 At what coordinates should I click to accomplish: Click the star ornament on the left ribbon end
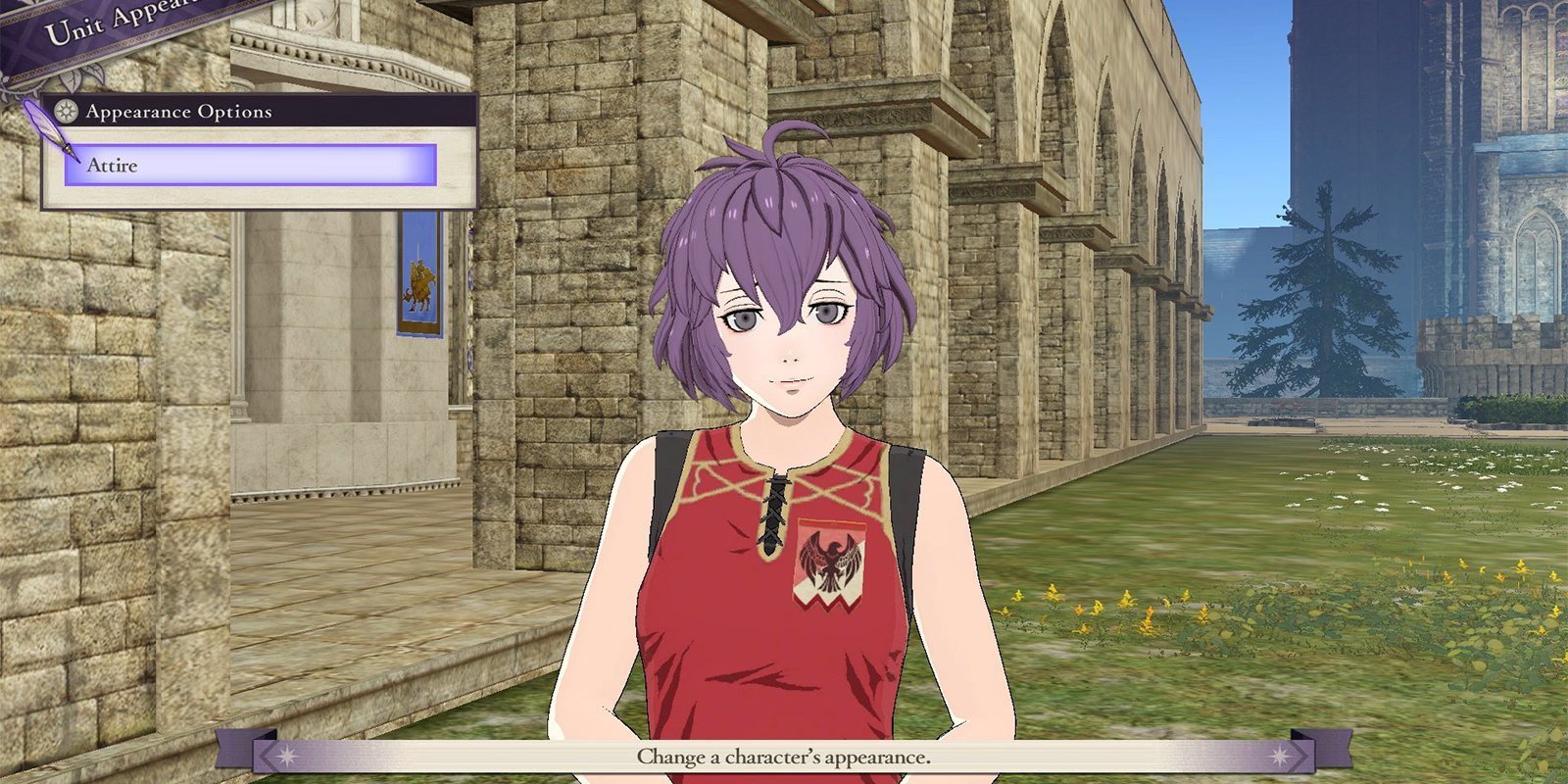[x=286, y=756]
